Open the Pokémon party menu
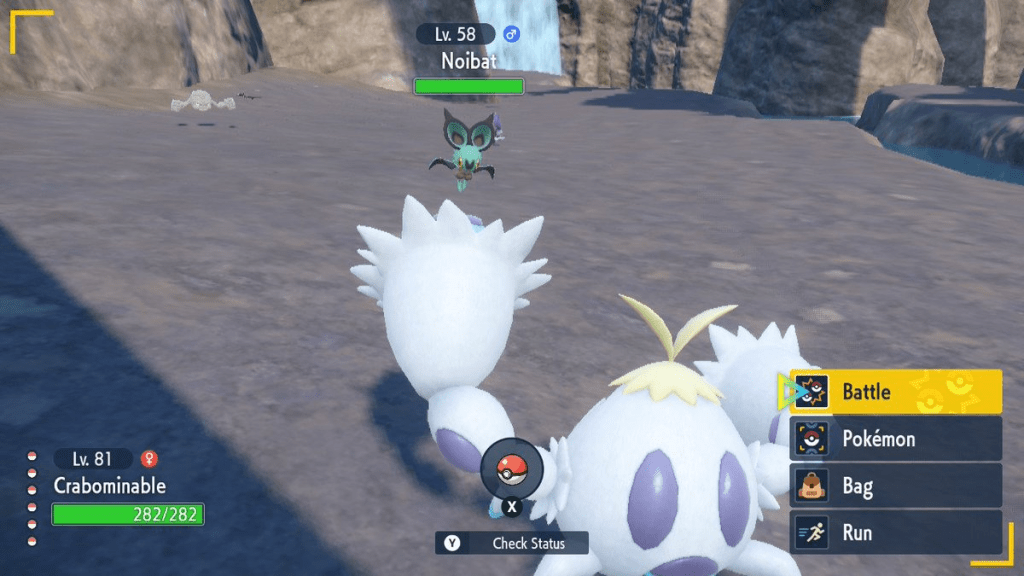Screen dimensions: 1024x576 [895, 439]
